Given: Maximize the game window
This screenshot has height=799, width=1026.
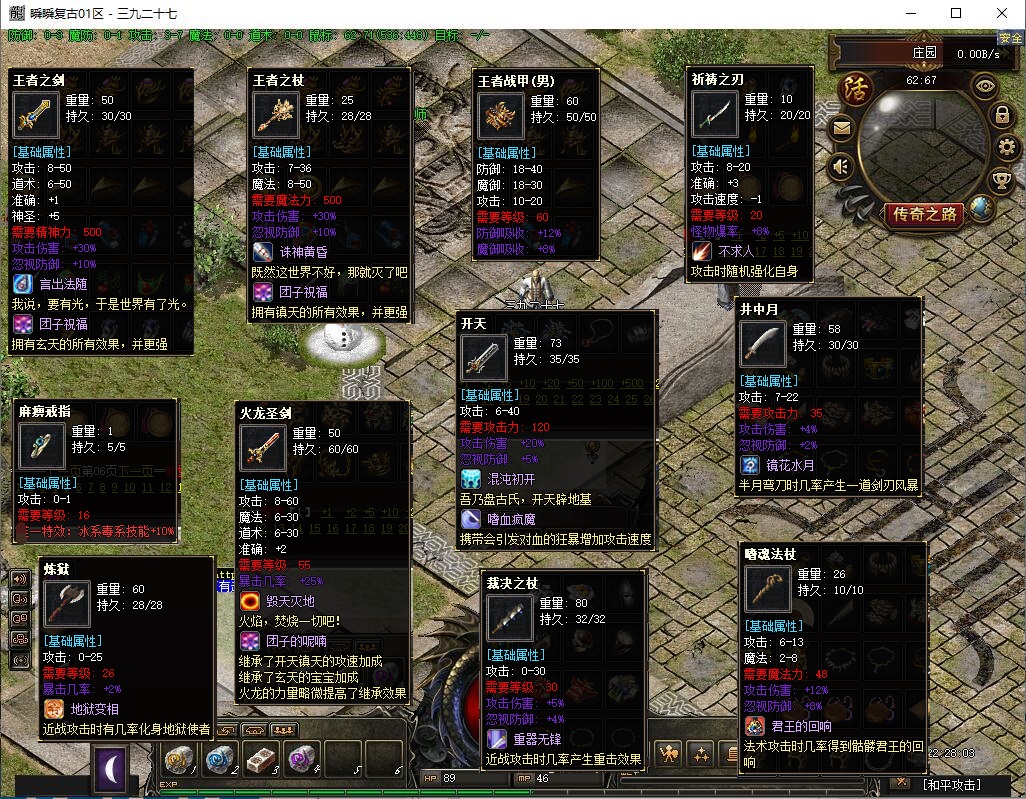Looking at the screenshot, I should 956,13.
